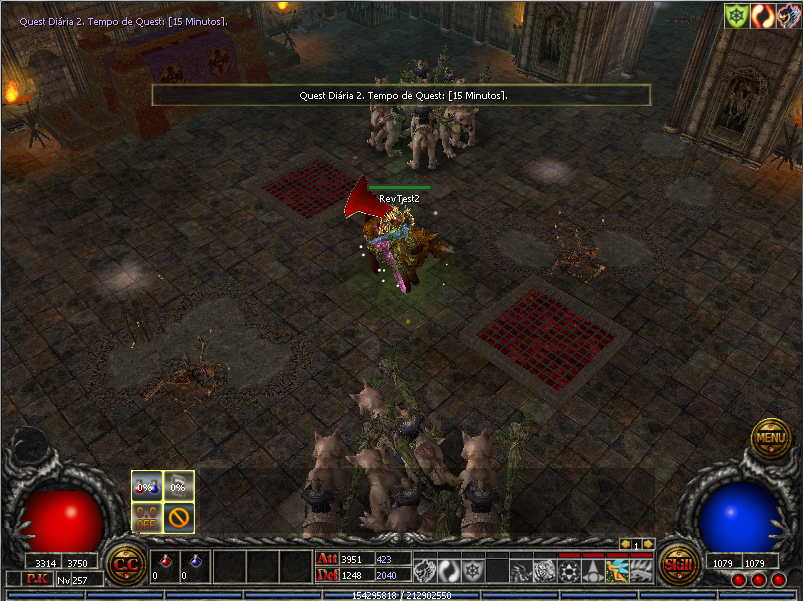This screenshot has height=601, width=803.
Task: Toggle the C.C OFF switch
Action: 147,518
